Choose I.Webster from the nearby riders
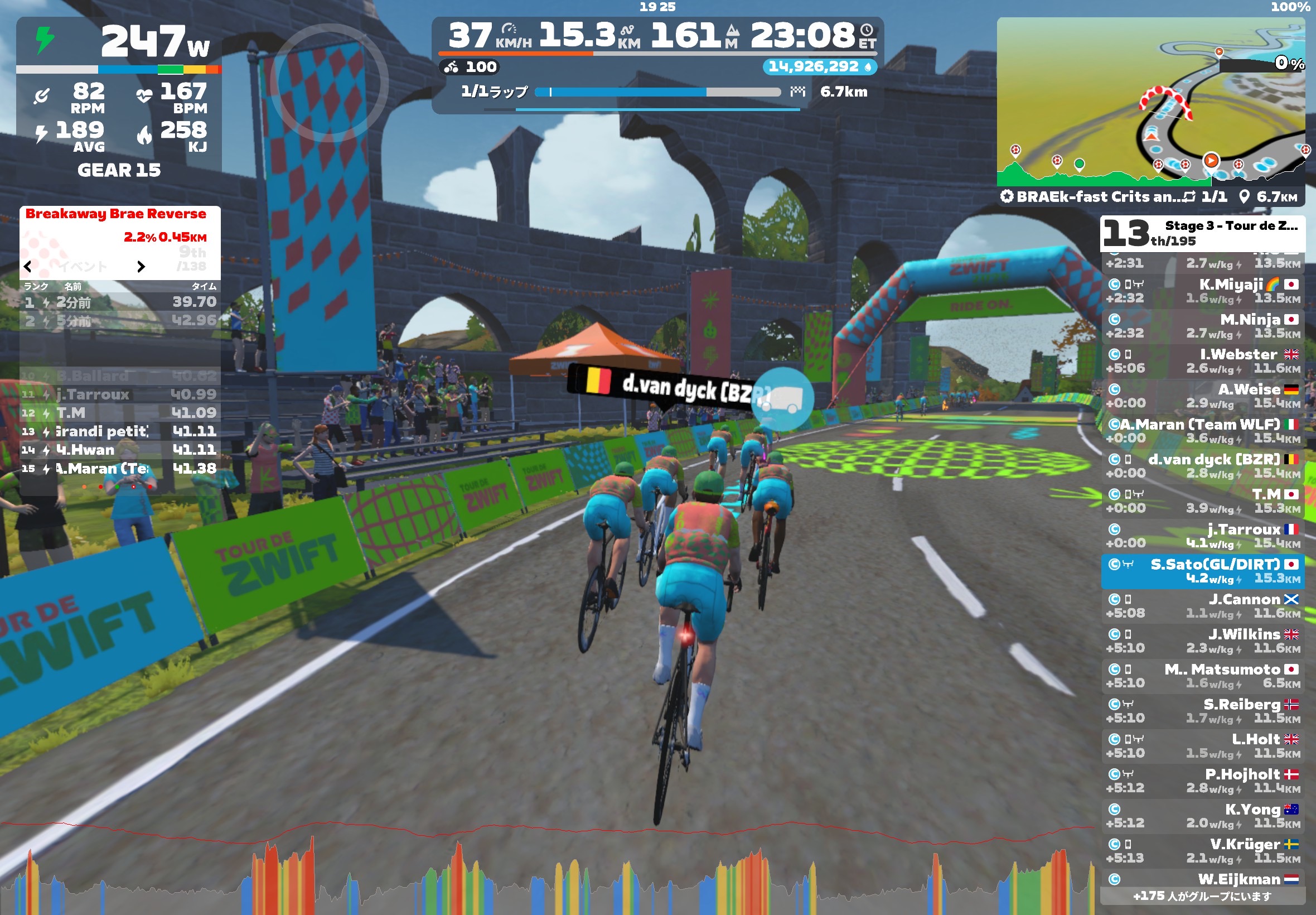Viewport: 1316px width, 915px height. pyautogui.click(x=1202, y=360)
